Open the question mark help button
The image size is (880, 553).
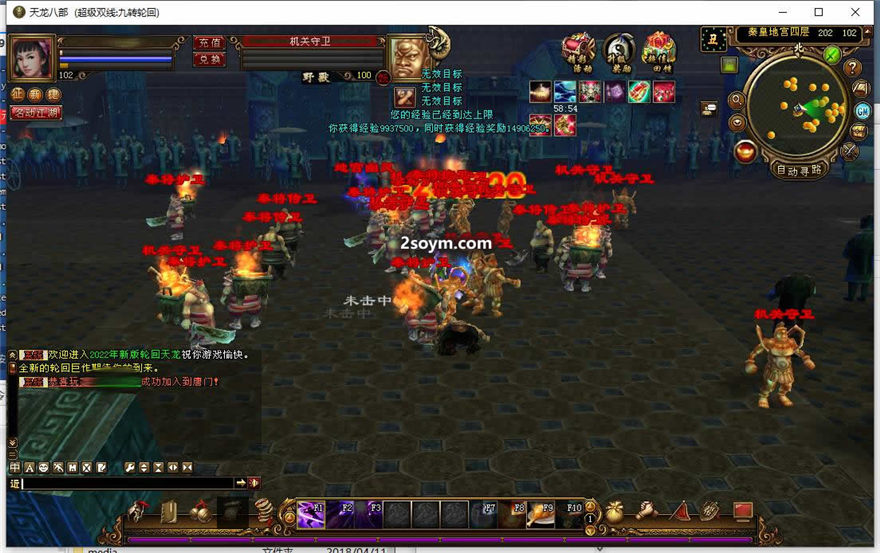pos(852,68)
